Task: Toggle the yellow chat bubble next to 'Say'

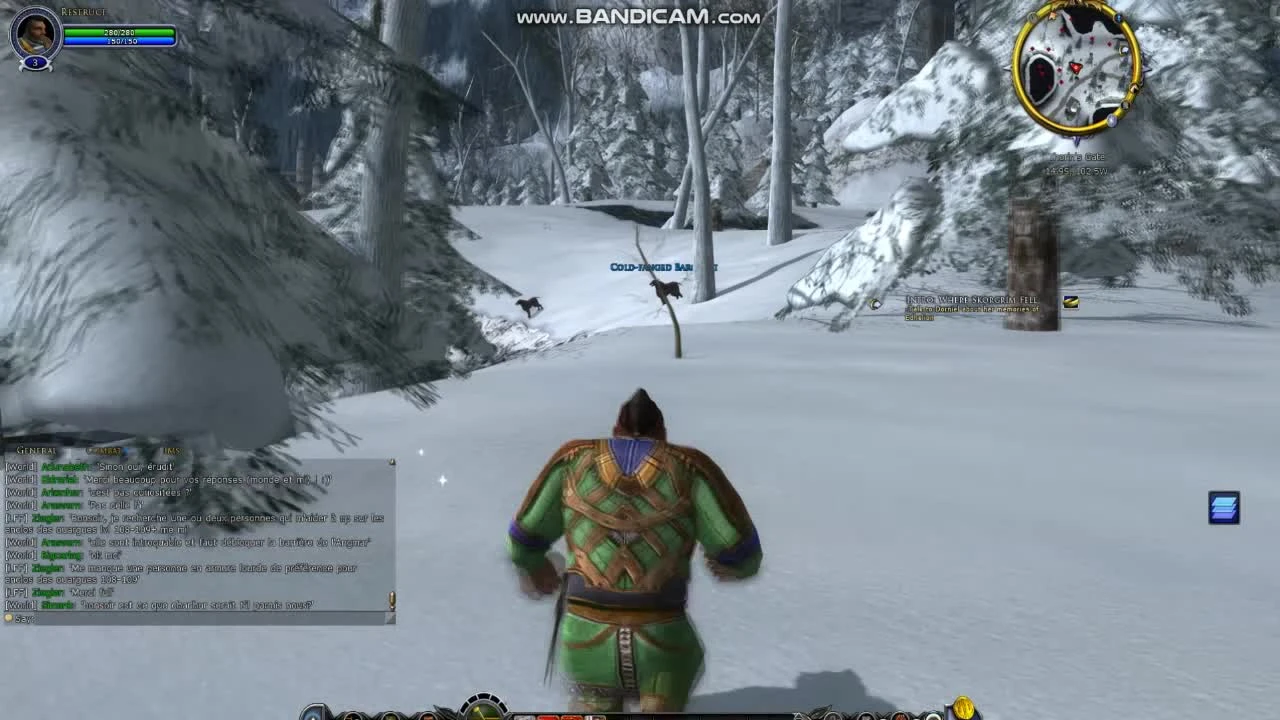Action: pos(8,621)
